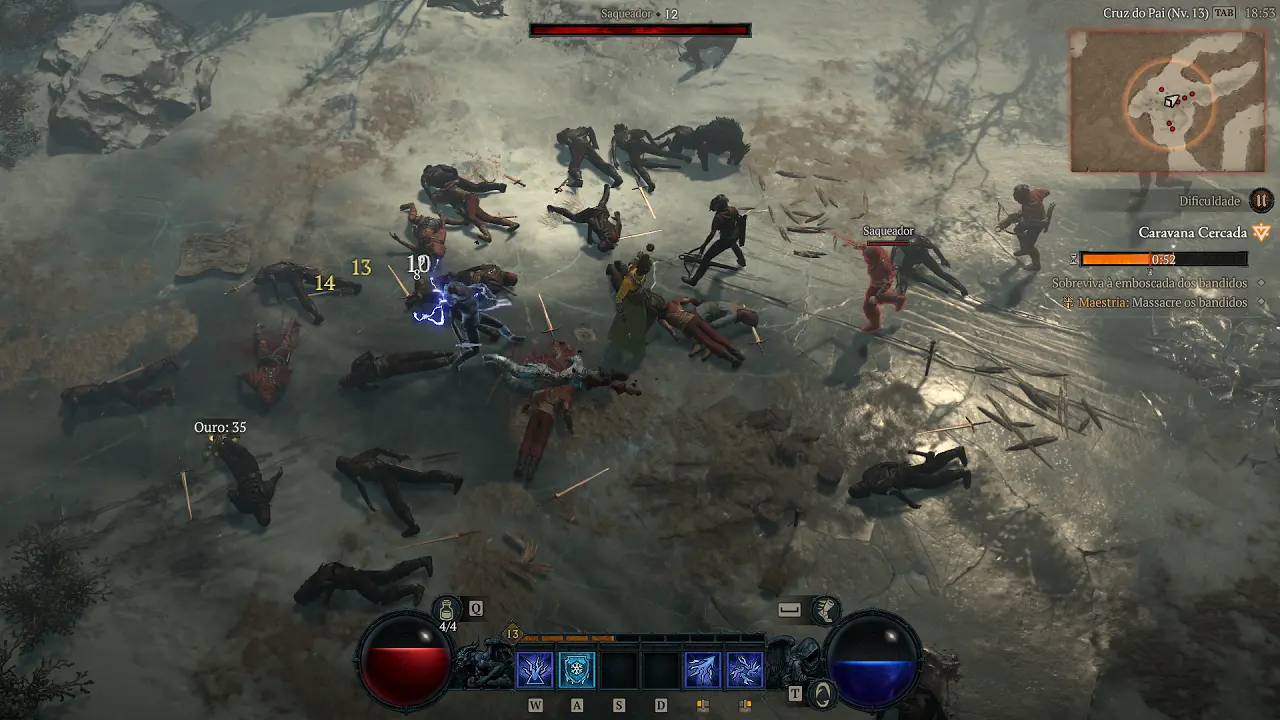Click the World Tier II difficulty emblem
This screenshot has height=720, width=1280.
pyautogui.click(x=1262, y=201)
